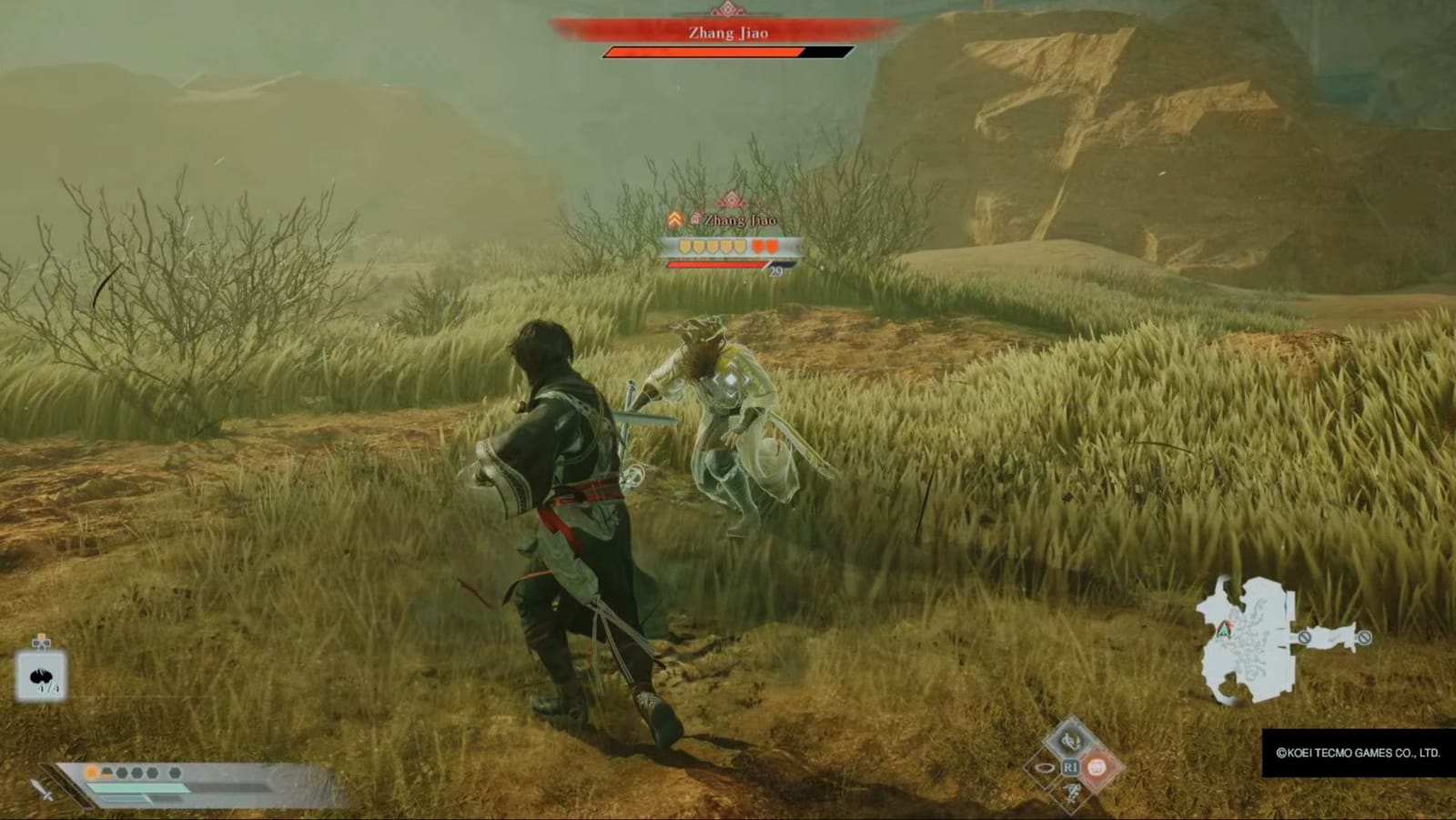Click the no-entry symbol on the minimap's right edge
This screenshot has width=1456, height=820.
[x=1363, y=638]
